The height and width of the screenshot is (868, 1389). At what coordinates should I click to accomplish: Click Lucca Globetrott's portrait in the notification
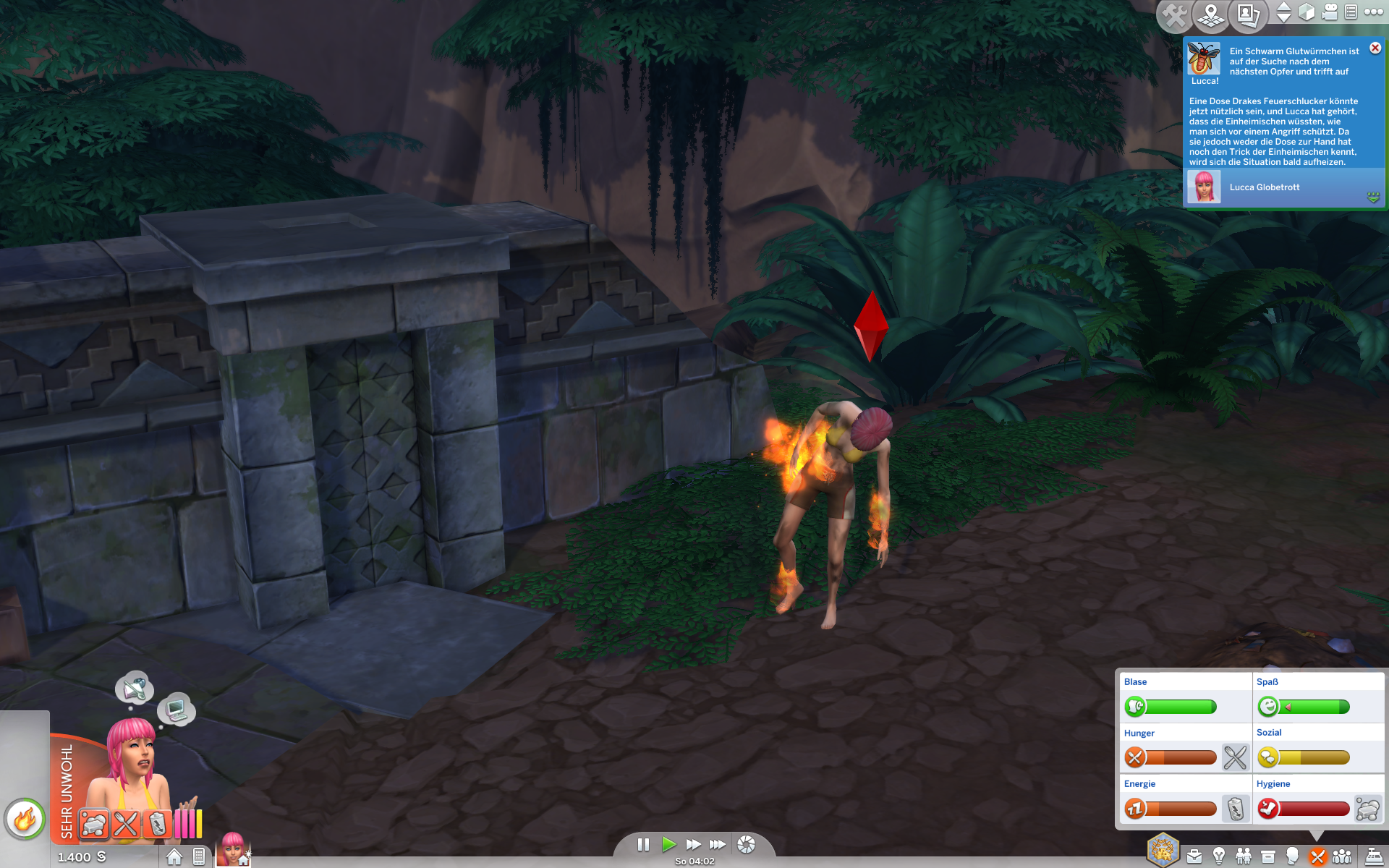(x=1204, y=187)
